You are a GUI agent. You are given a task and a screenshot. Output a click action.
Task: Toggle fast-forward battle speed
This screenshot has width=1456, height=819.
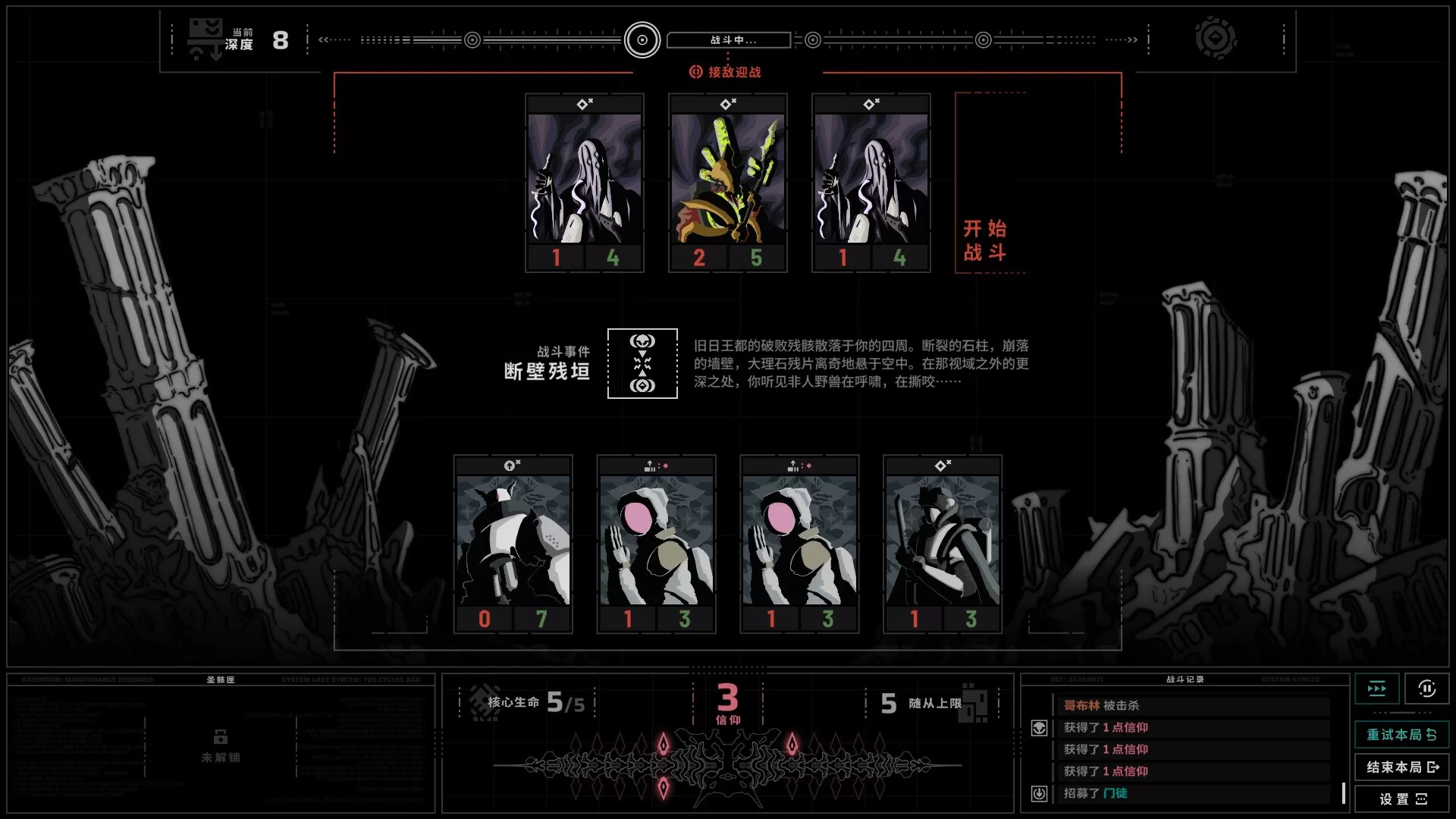[1377, 689]
